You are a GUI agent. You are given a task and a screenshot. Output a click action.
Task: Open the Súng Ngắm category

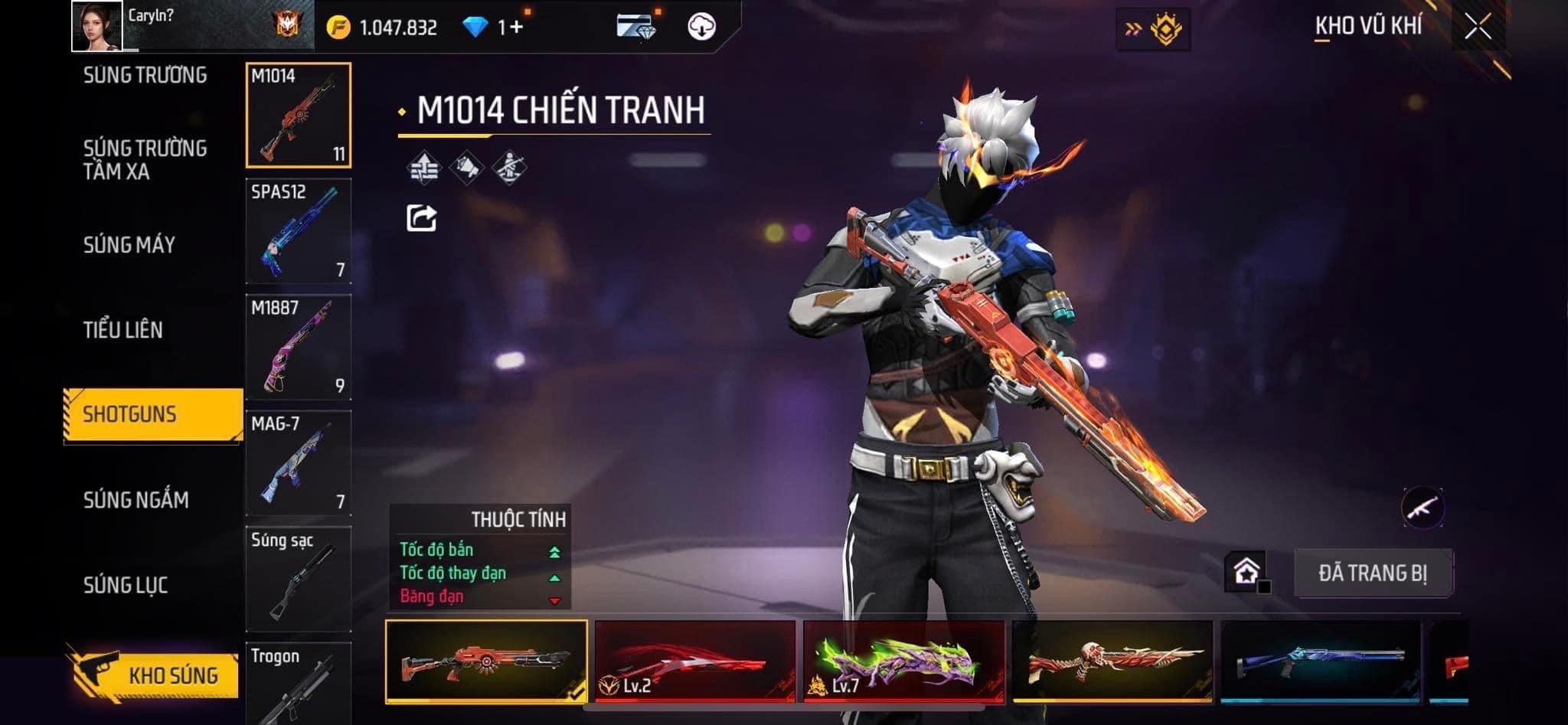point(136,500)
